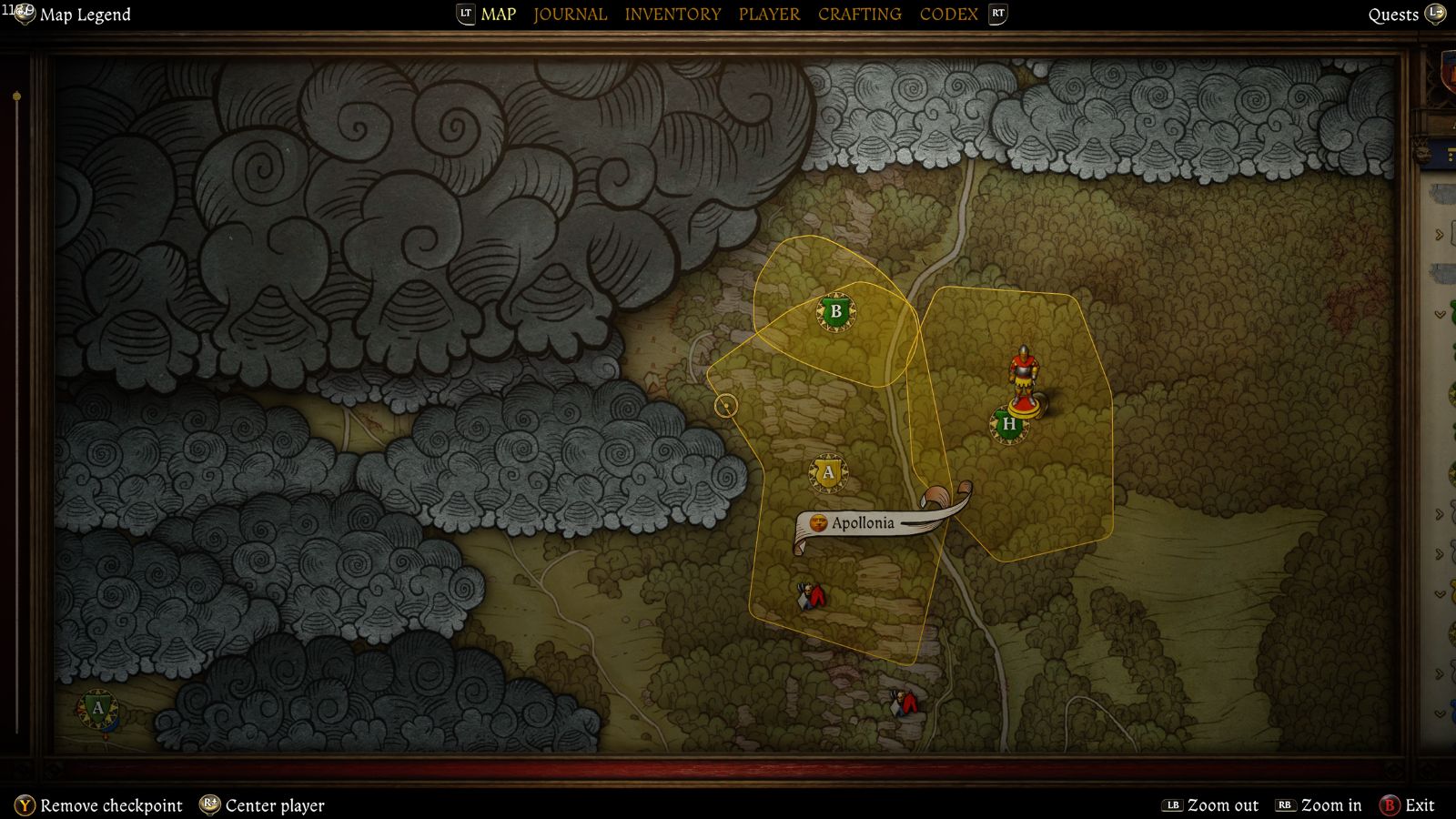Select the Apollonia location banner
1456x819 pixels.
coord(862,523)
